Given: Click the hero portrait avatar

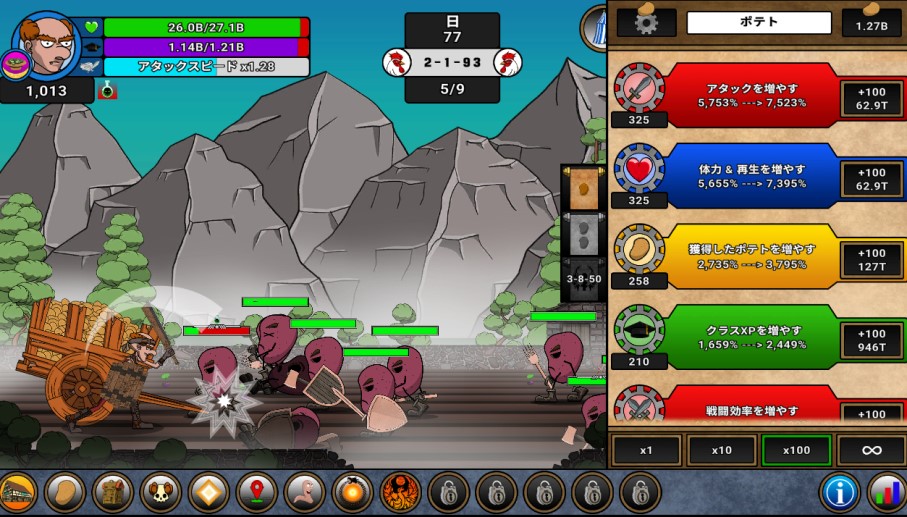Looking at the screenshot, I should point(47,45).
